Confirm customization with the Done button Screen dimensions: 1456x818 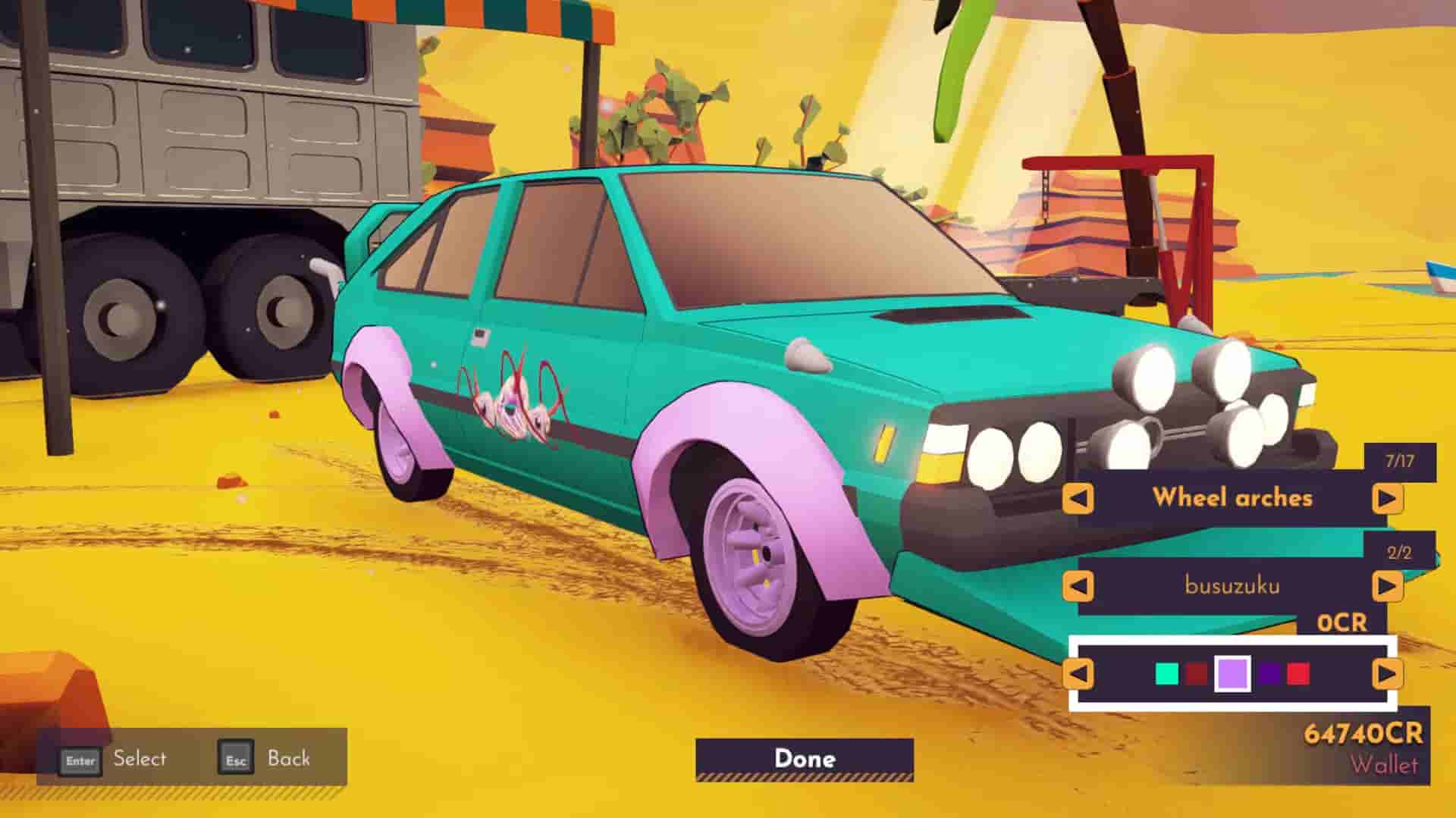(x=805, y=759)
